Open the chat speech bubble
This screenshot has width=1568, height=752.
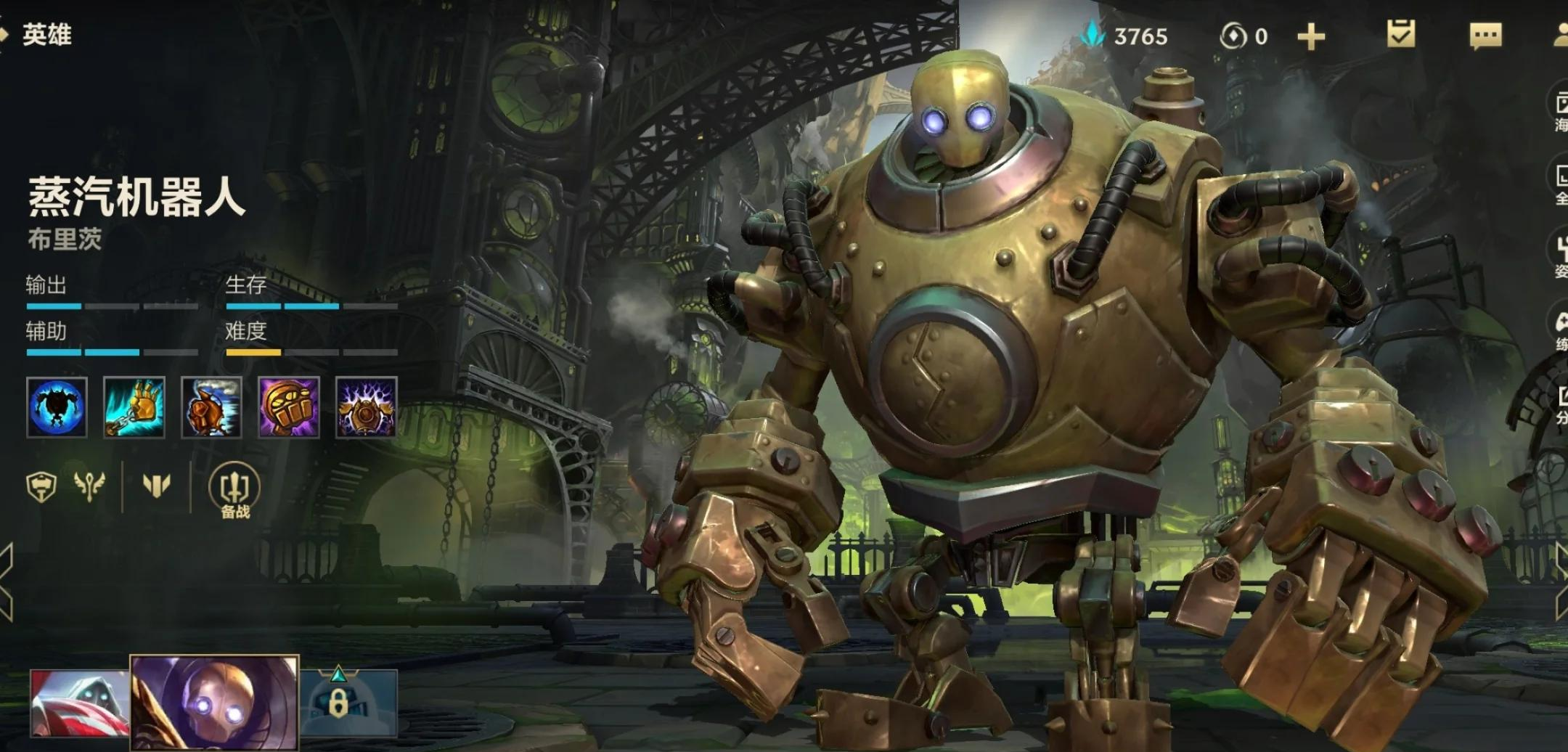click(1485, 35)
